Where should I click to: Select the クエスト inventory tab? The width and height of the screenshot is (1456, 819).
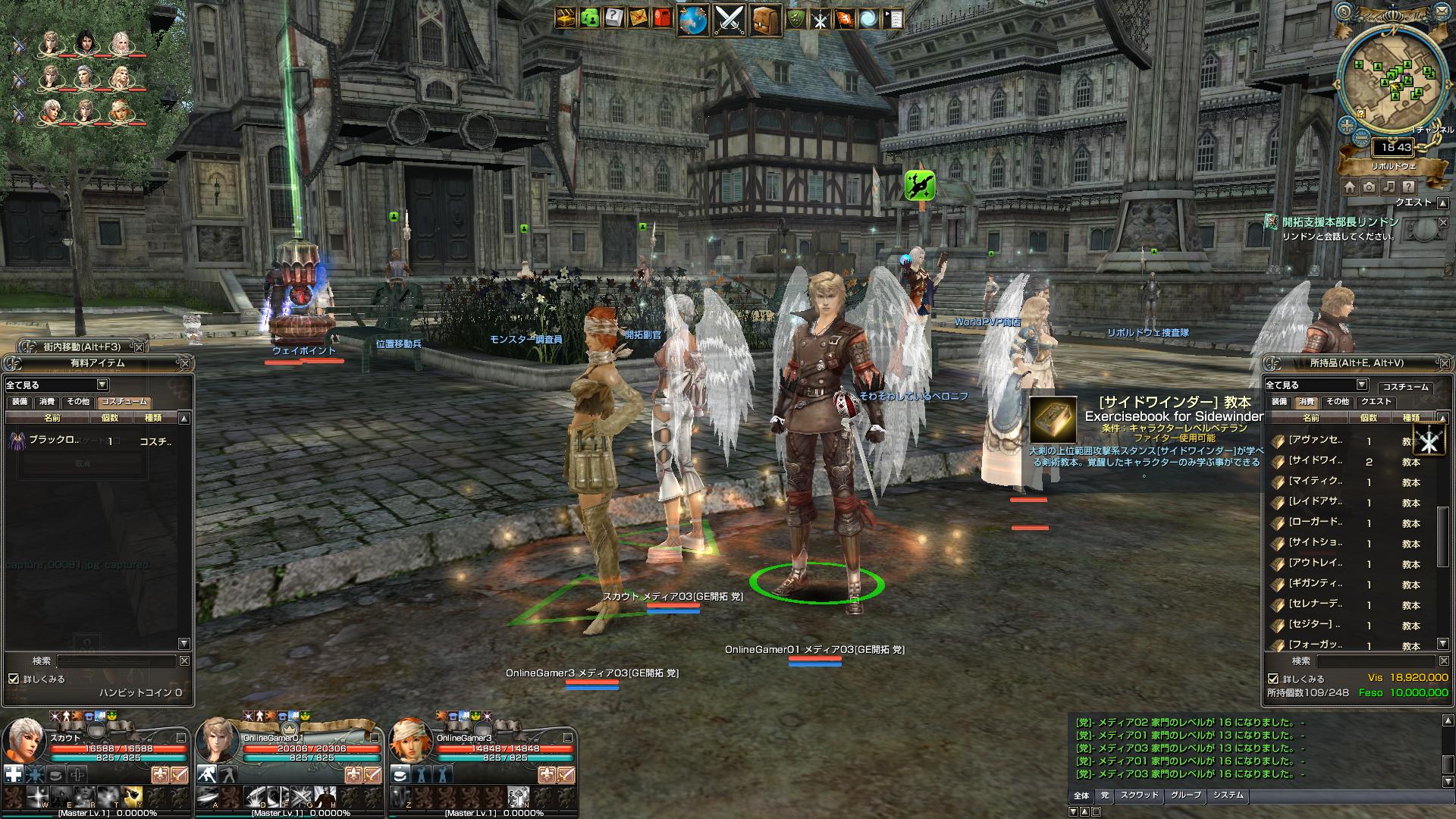tap(1376, 402)
